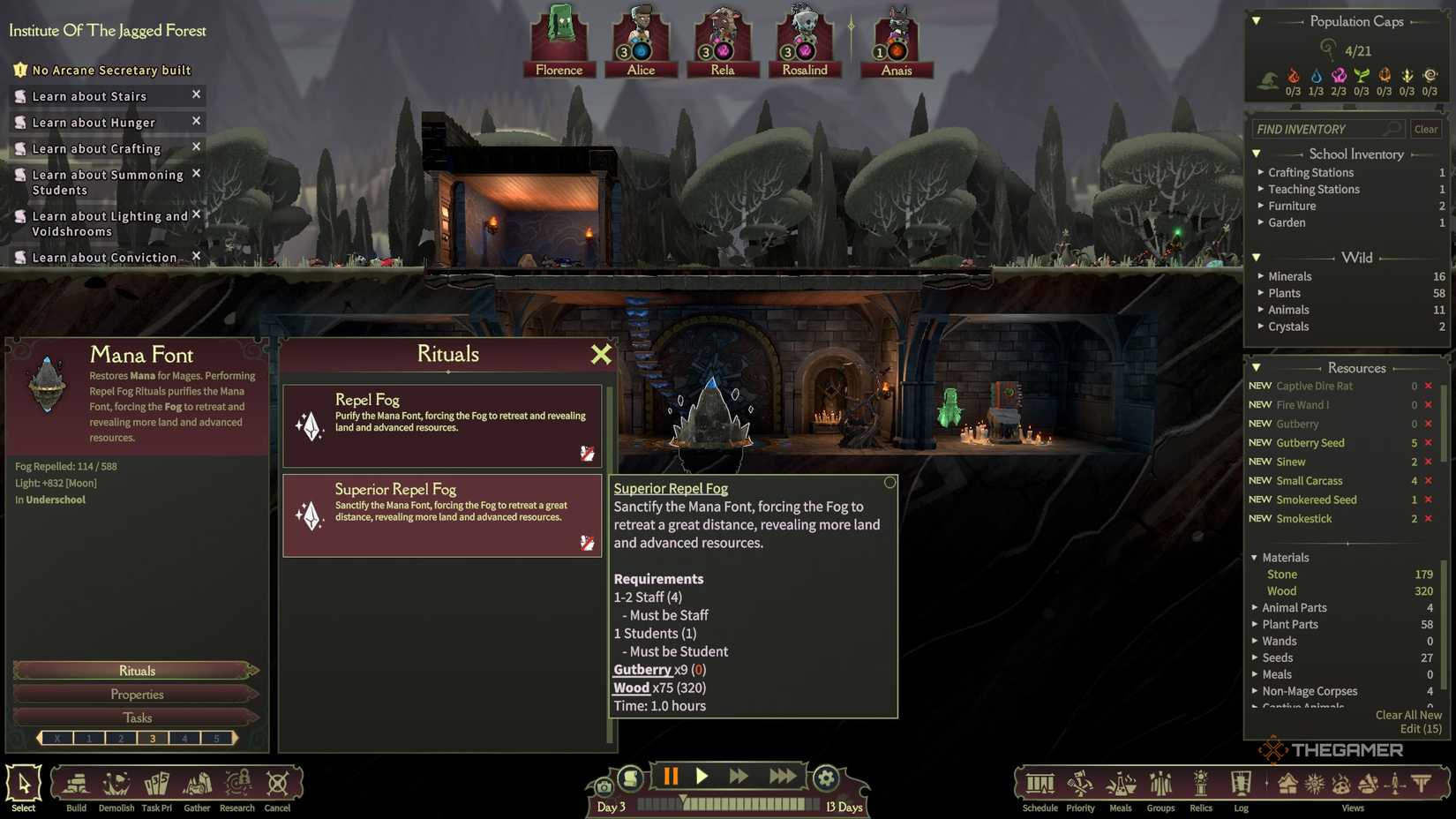The image size is (1456, 819).
Task: Pause the game
Action: [x=671, y=777]
